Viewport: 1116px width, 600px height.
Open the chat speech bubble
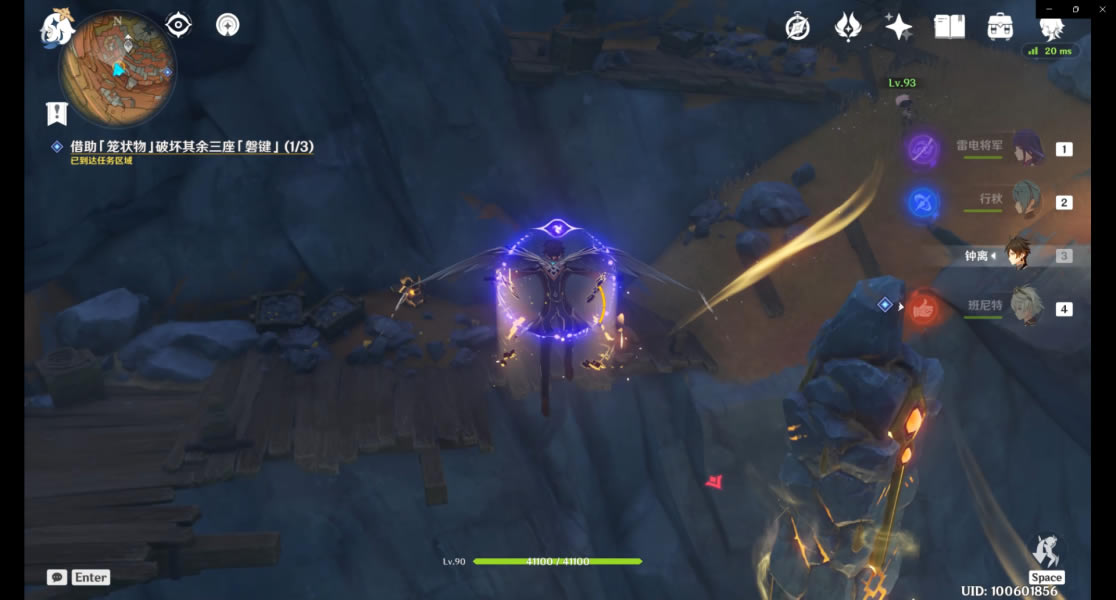click(x=57, y=577)
